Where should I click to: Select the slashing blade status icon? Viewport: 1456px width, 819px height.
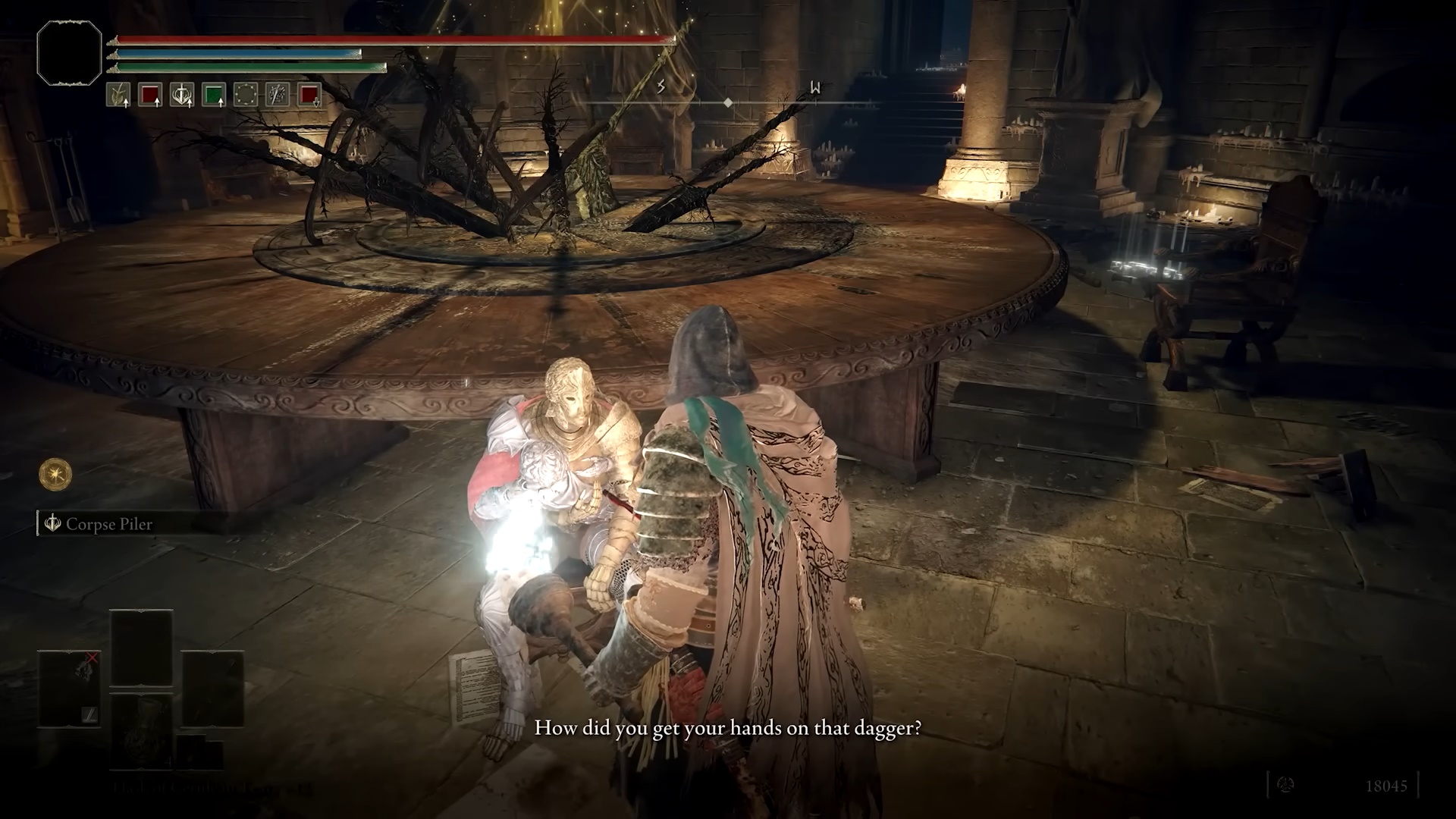pos(278,95)
